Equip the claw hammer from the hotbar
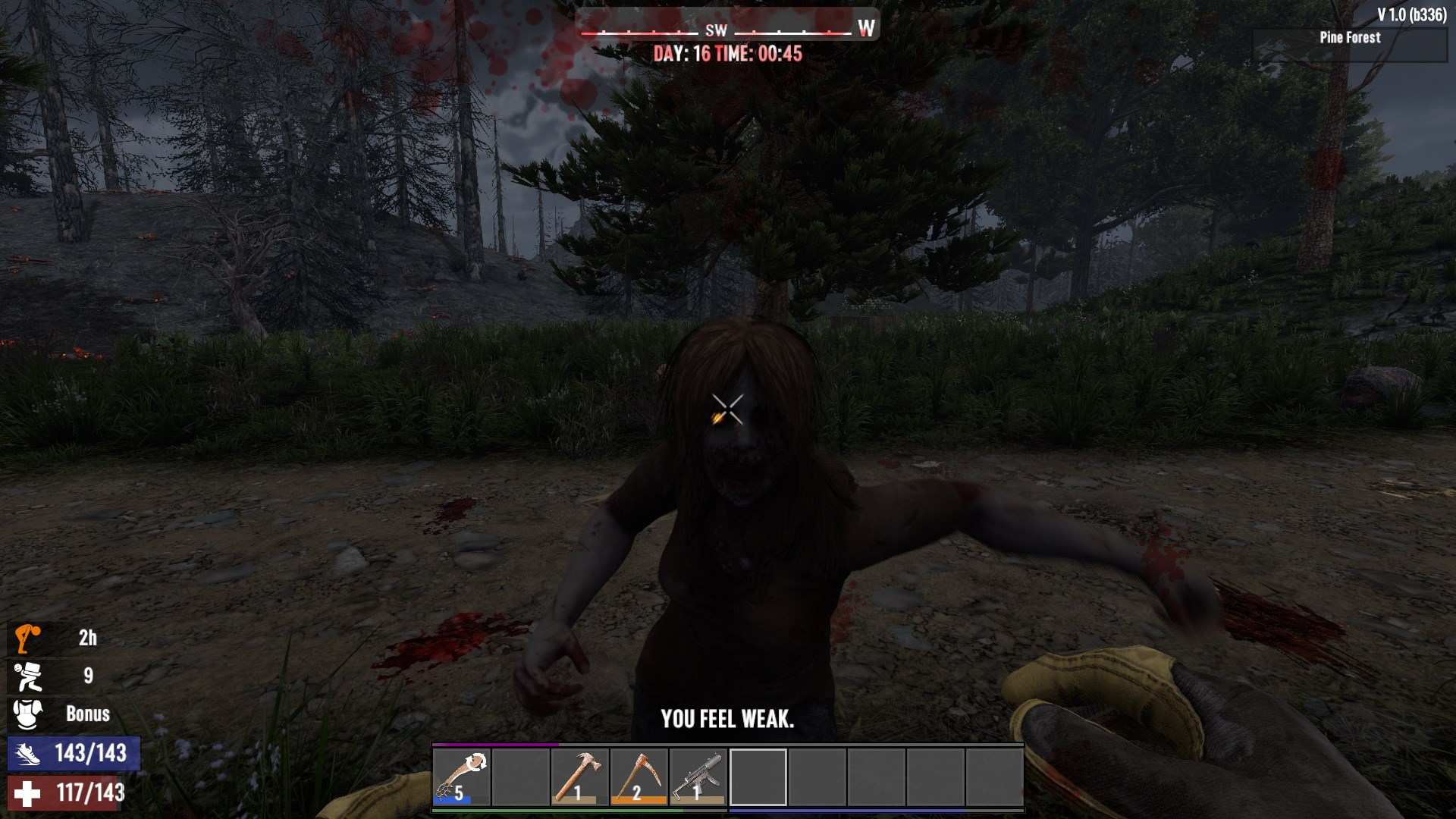Image resolution: width=1456 pixels, height=819 pixels. point(580,777)
